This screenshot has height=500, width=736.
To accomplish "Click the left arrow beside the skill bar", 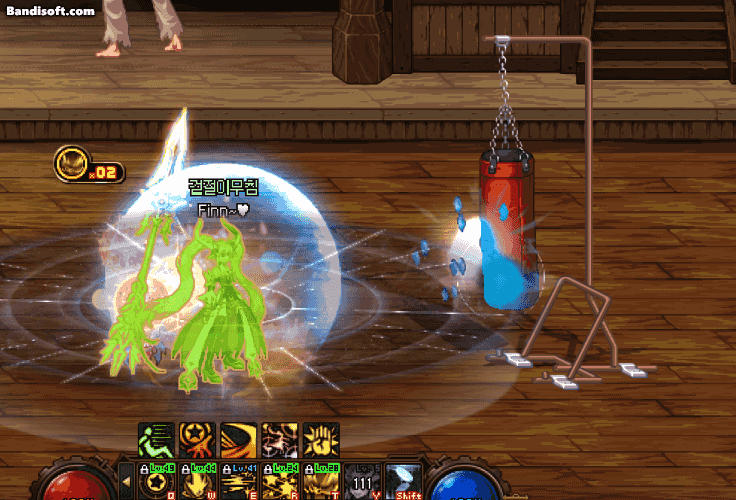I will [x=126, y=481].
